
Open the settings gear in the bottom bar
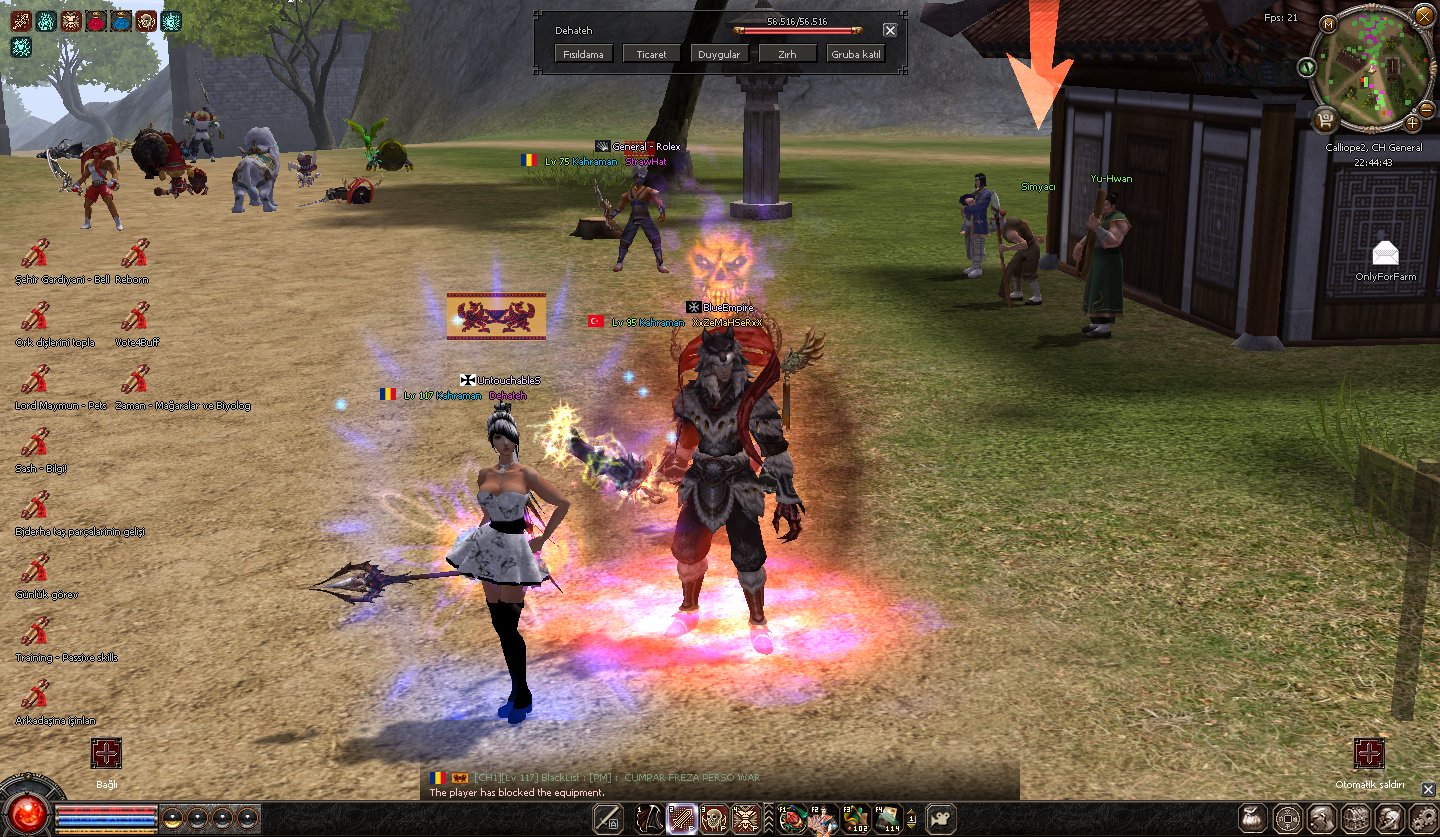tap(1423, 818)
